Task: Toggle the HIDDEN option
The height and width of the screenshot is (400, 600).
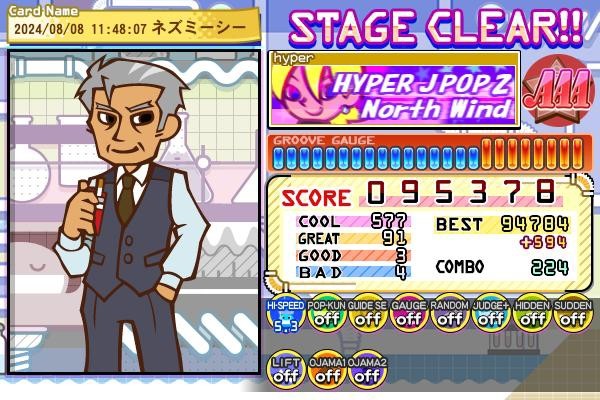Action: click(532, 316)
